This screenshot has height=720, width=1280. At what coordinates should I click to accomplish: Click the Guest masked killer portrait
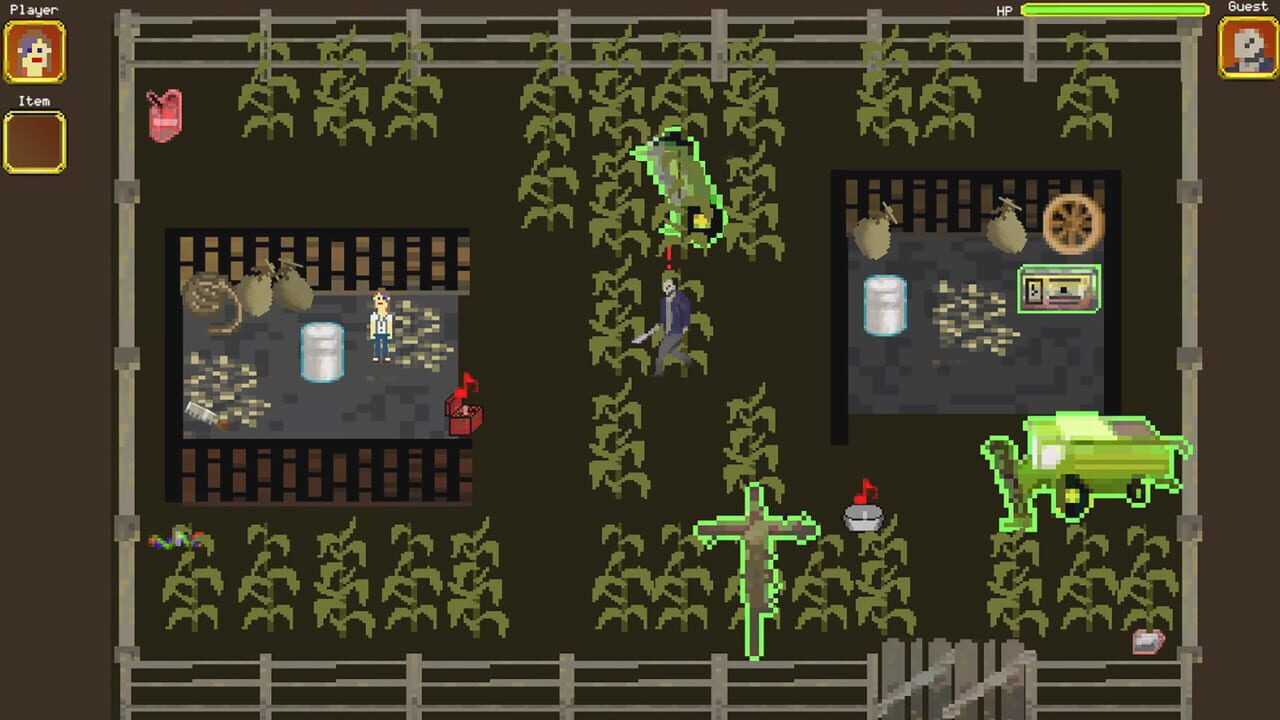tap(1247, 47)
